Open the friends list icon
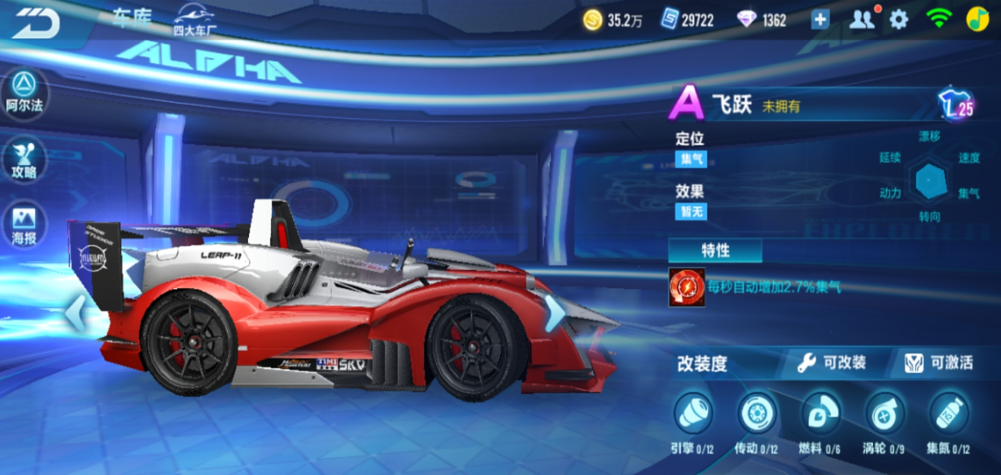Screen dimensions: 1001x475 click(861, 19)
